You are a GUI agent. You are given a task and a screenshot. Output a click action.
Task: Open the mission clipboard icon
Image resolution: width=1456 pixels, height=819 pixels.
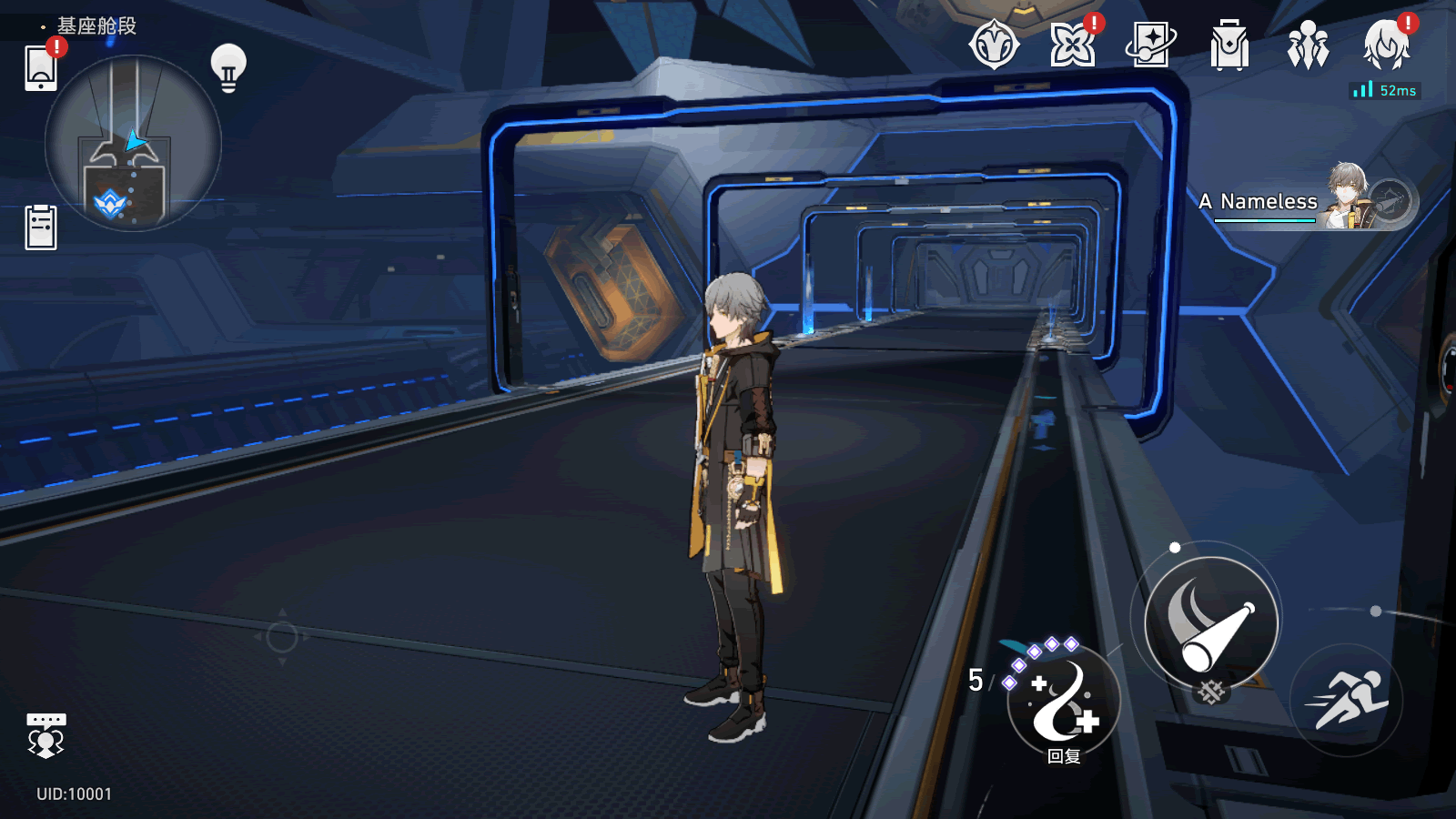[x=41, y=227]
